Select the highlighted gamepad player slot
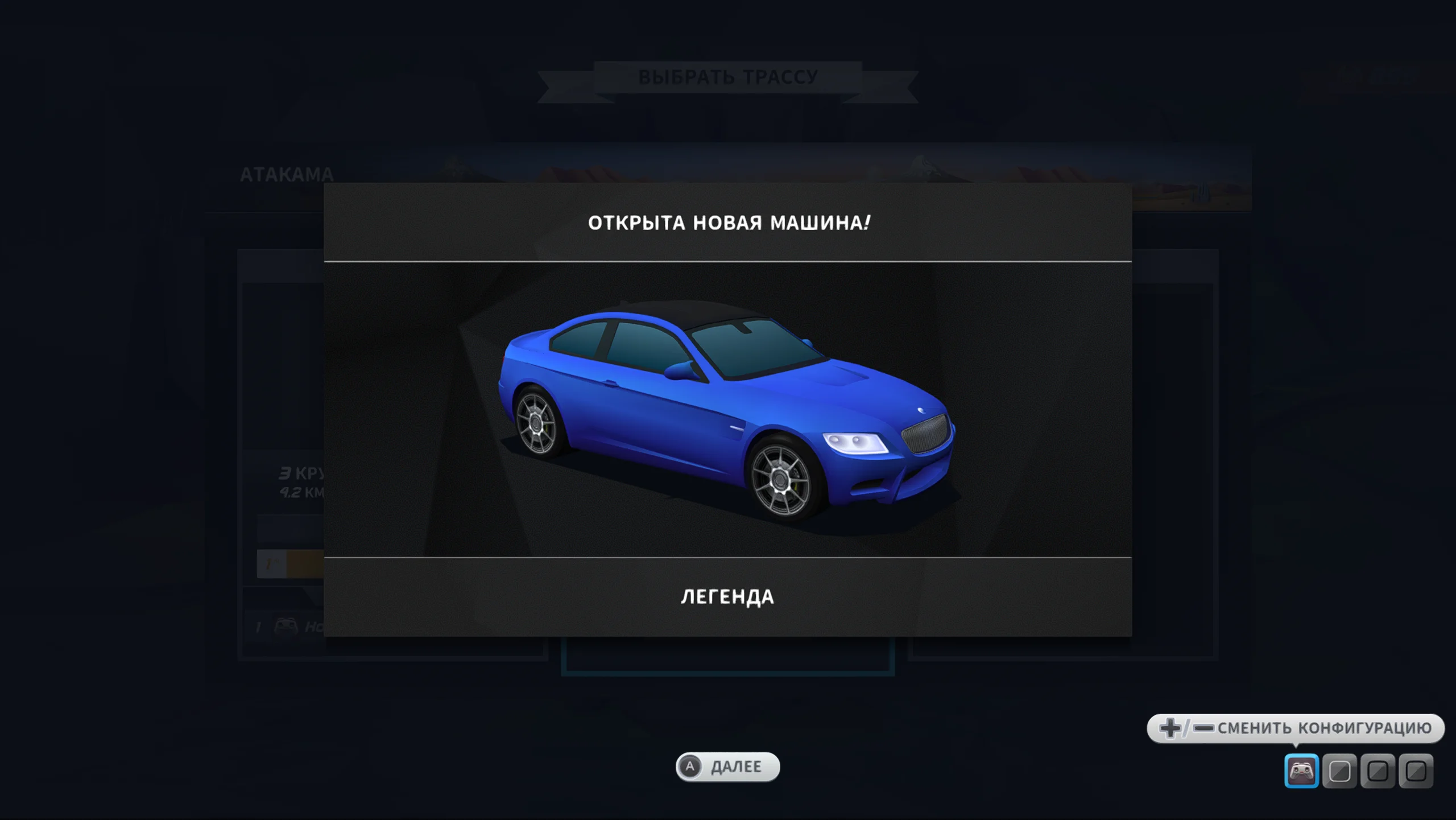 coord(1301,771)
